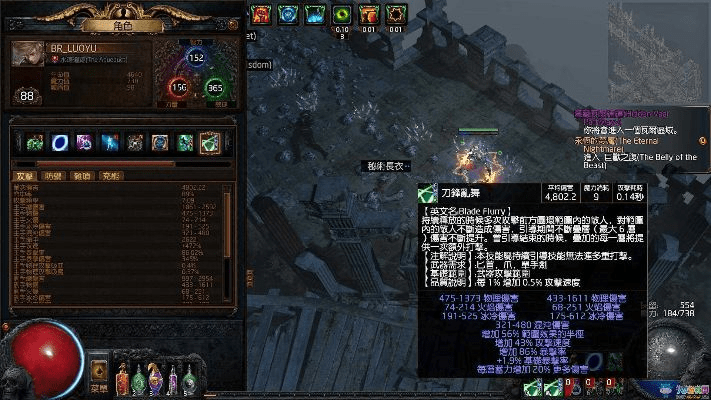
Task: Select the highlighted Blade Flurry skill icon
Action: point(209,142)
